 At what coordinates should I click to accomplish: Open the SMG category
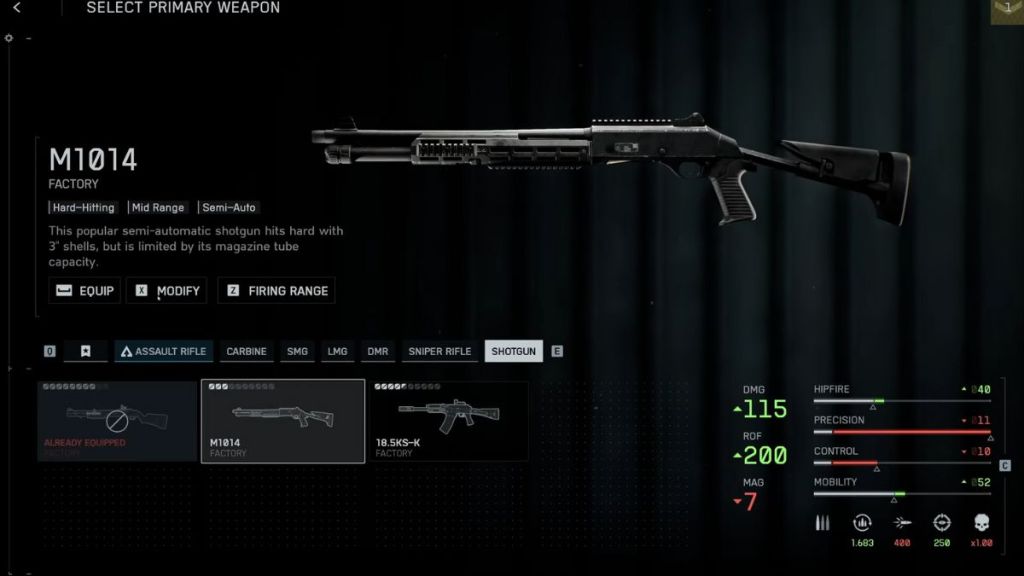point(297,351)
